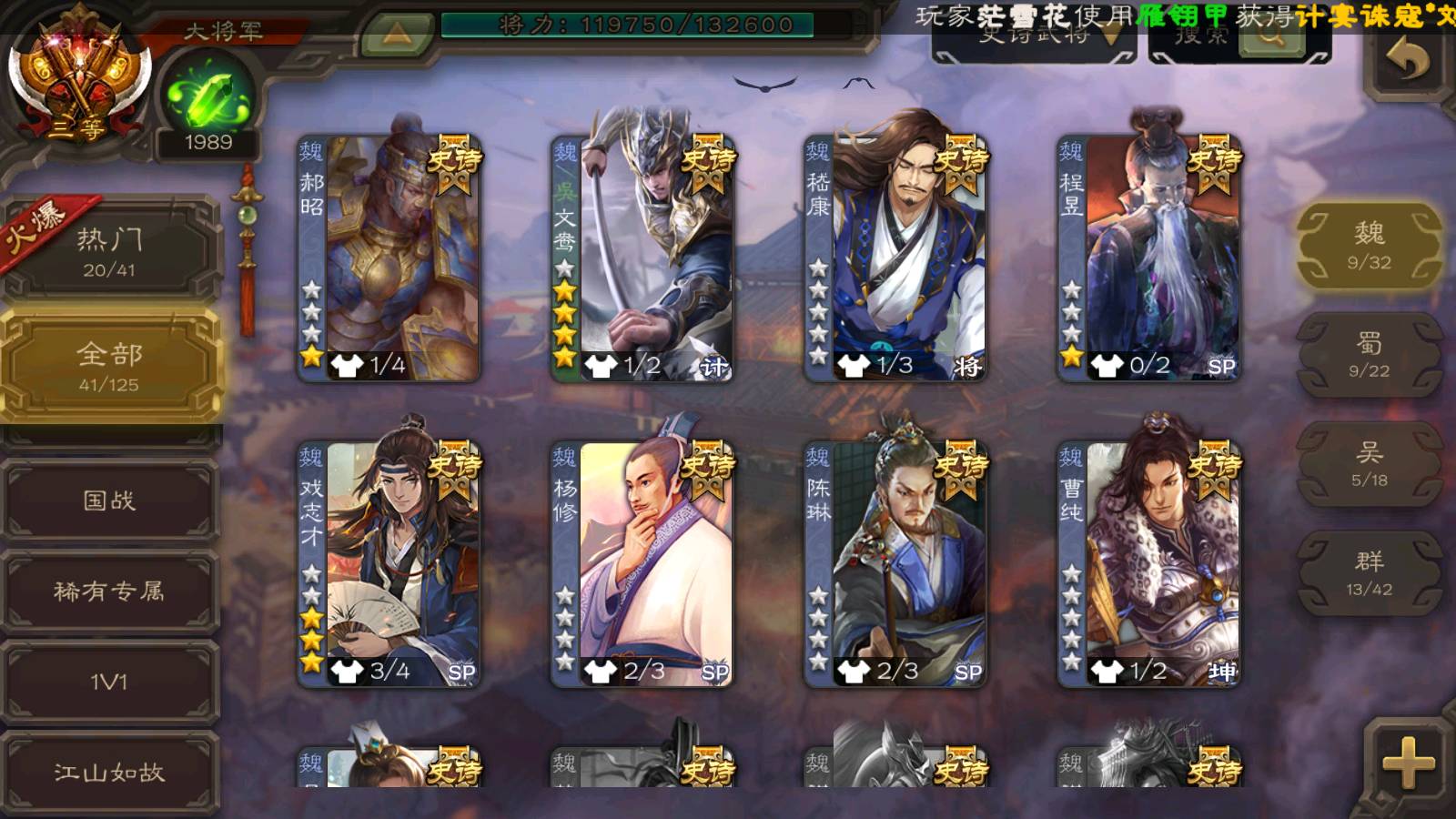Select the 程昱 hero card

click(1148, 258)
